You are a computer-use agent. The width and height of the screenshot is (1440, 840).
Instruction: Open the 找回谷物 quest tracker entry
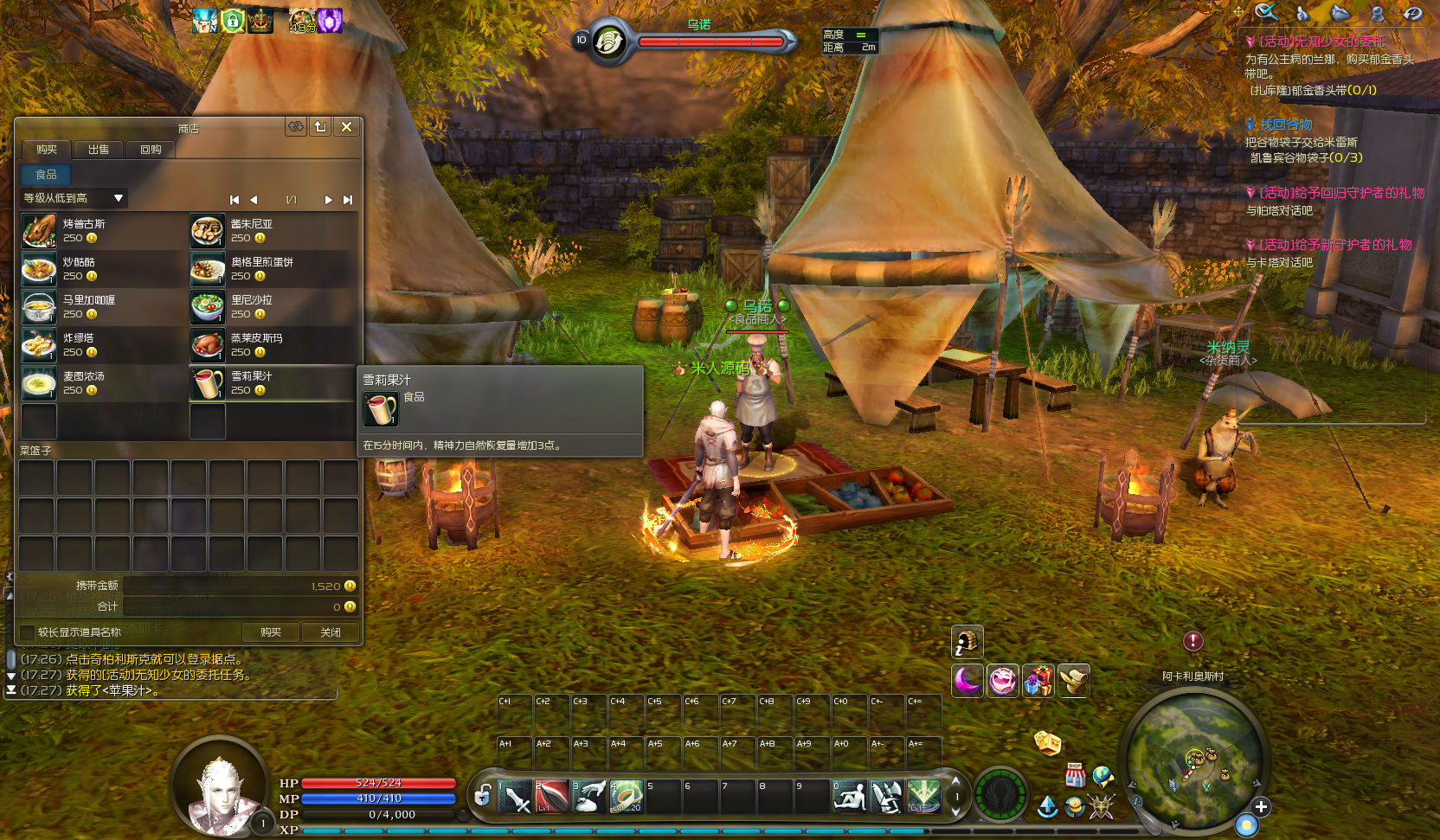click(x=1285, y=125)
